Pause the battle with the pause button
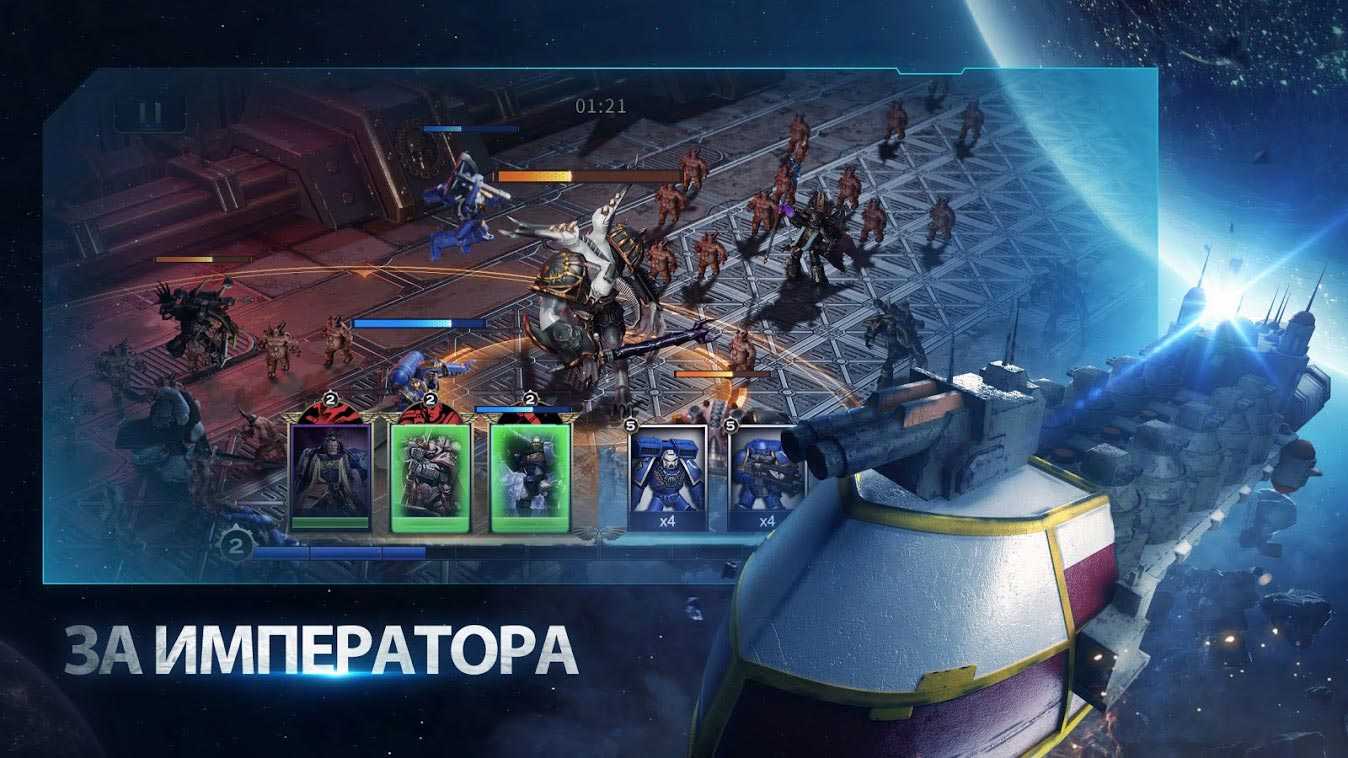The width and height of the screenshot is (1348, 758). pos(150,113)
